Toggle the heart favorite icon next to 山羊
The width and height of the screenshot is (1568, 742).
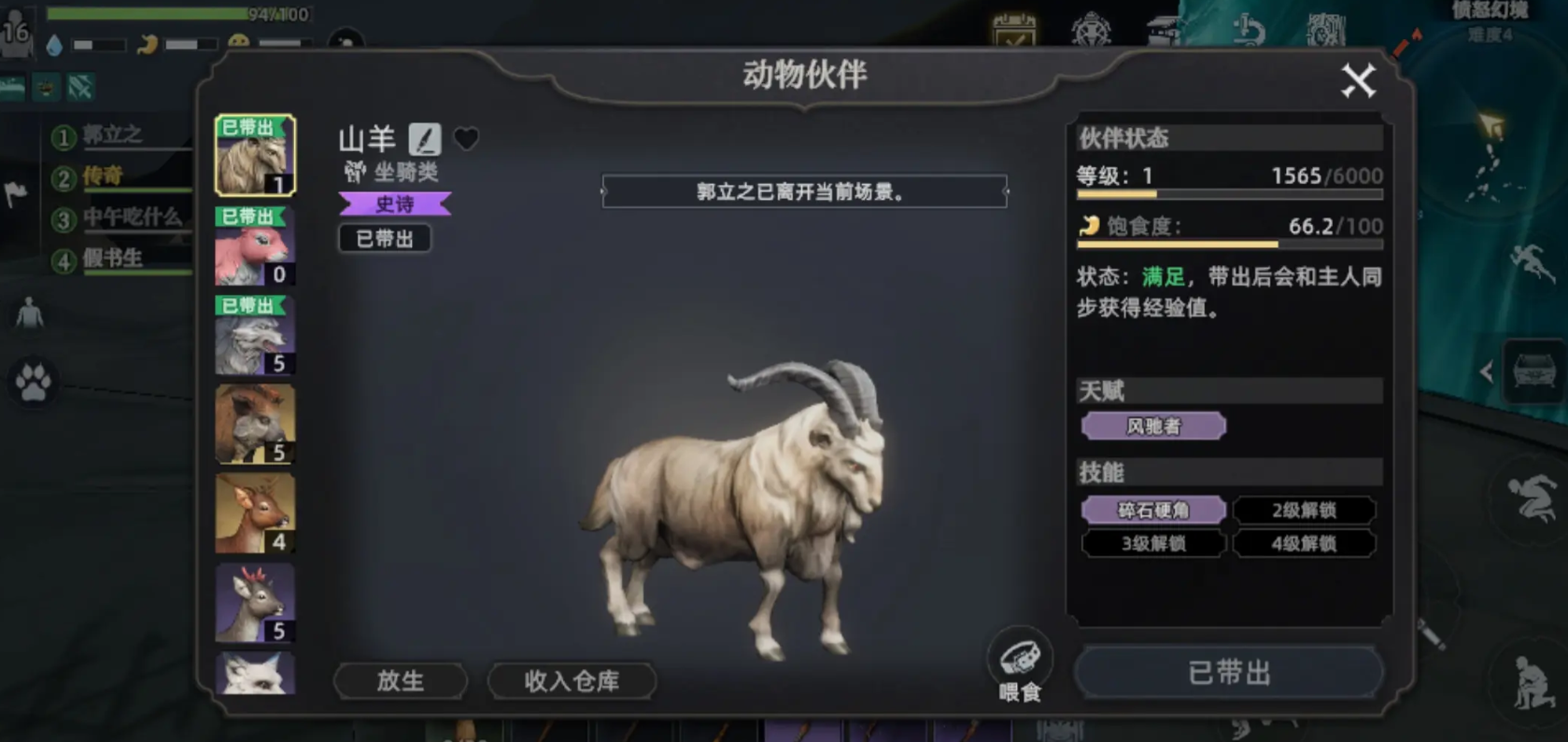click(464, 138)
